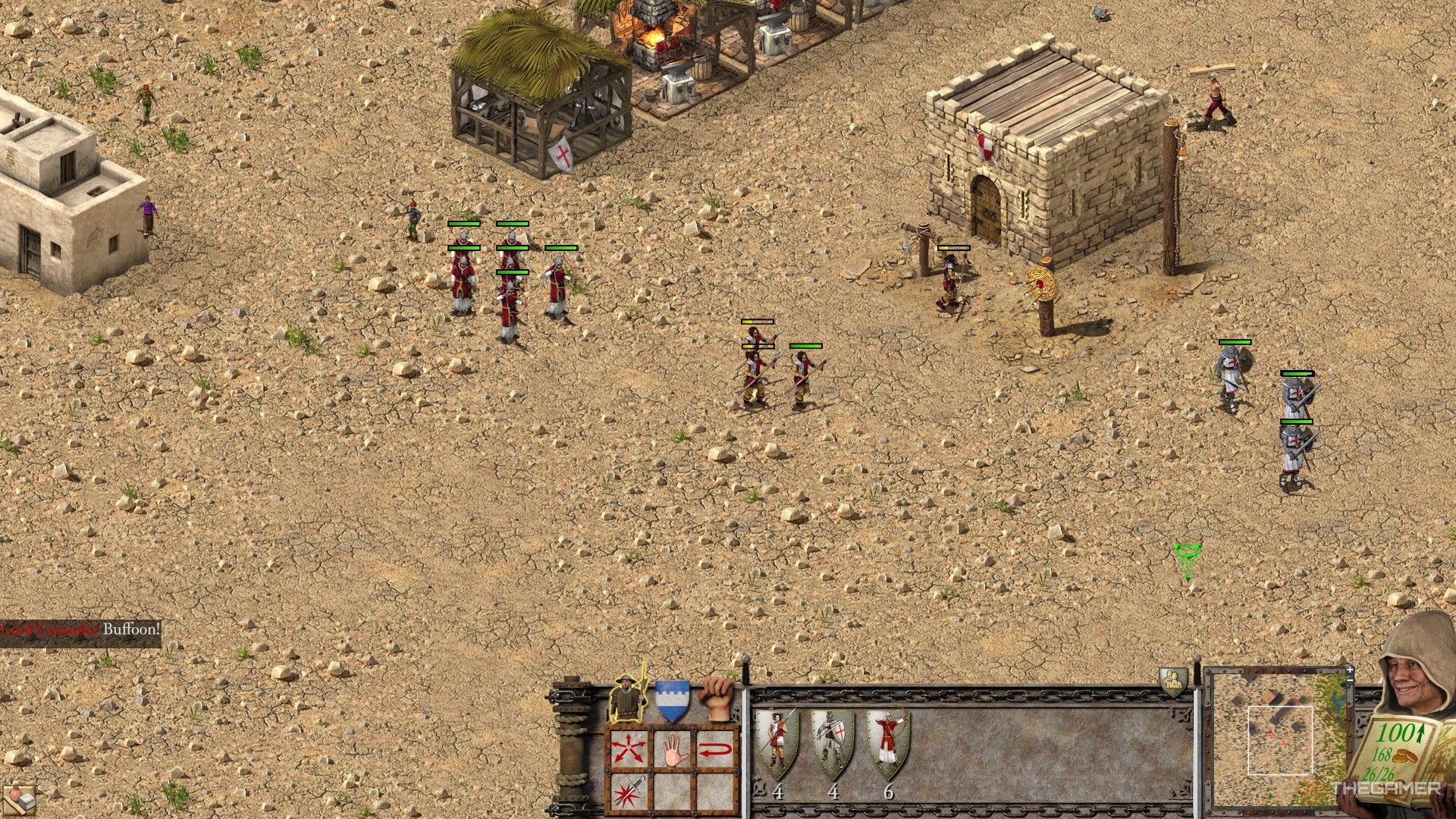This screenshot has height=819, width=1456.
Task: Choose the blue defensive shield stance
Action: click(672, 700)
